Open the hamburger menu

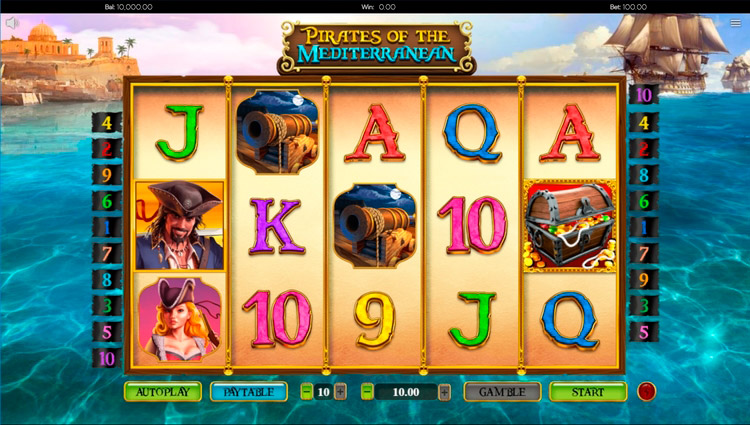[736, 23]
